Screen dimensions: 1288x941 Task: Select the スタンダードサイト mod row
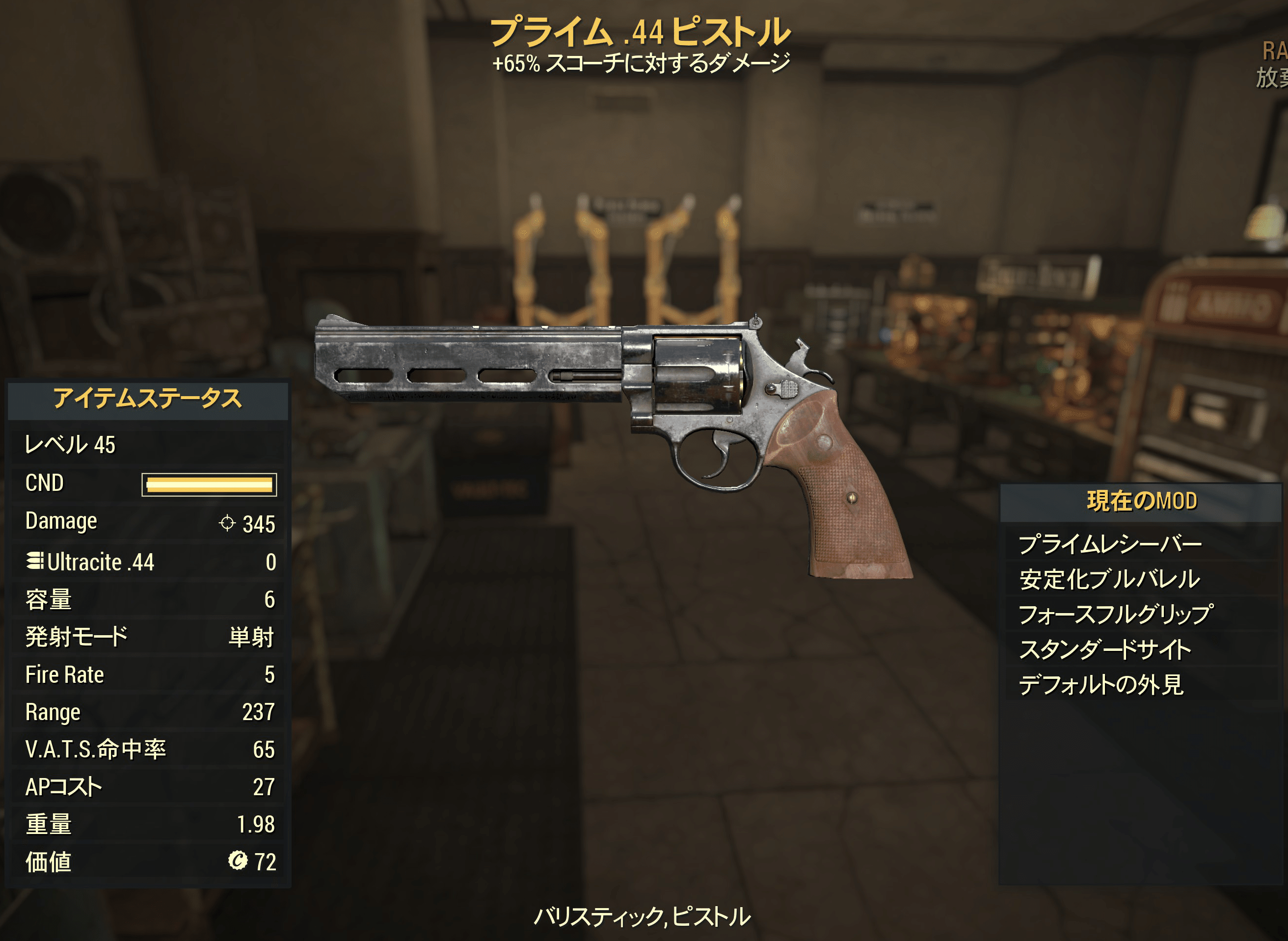tap(1105, 649)
